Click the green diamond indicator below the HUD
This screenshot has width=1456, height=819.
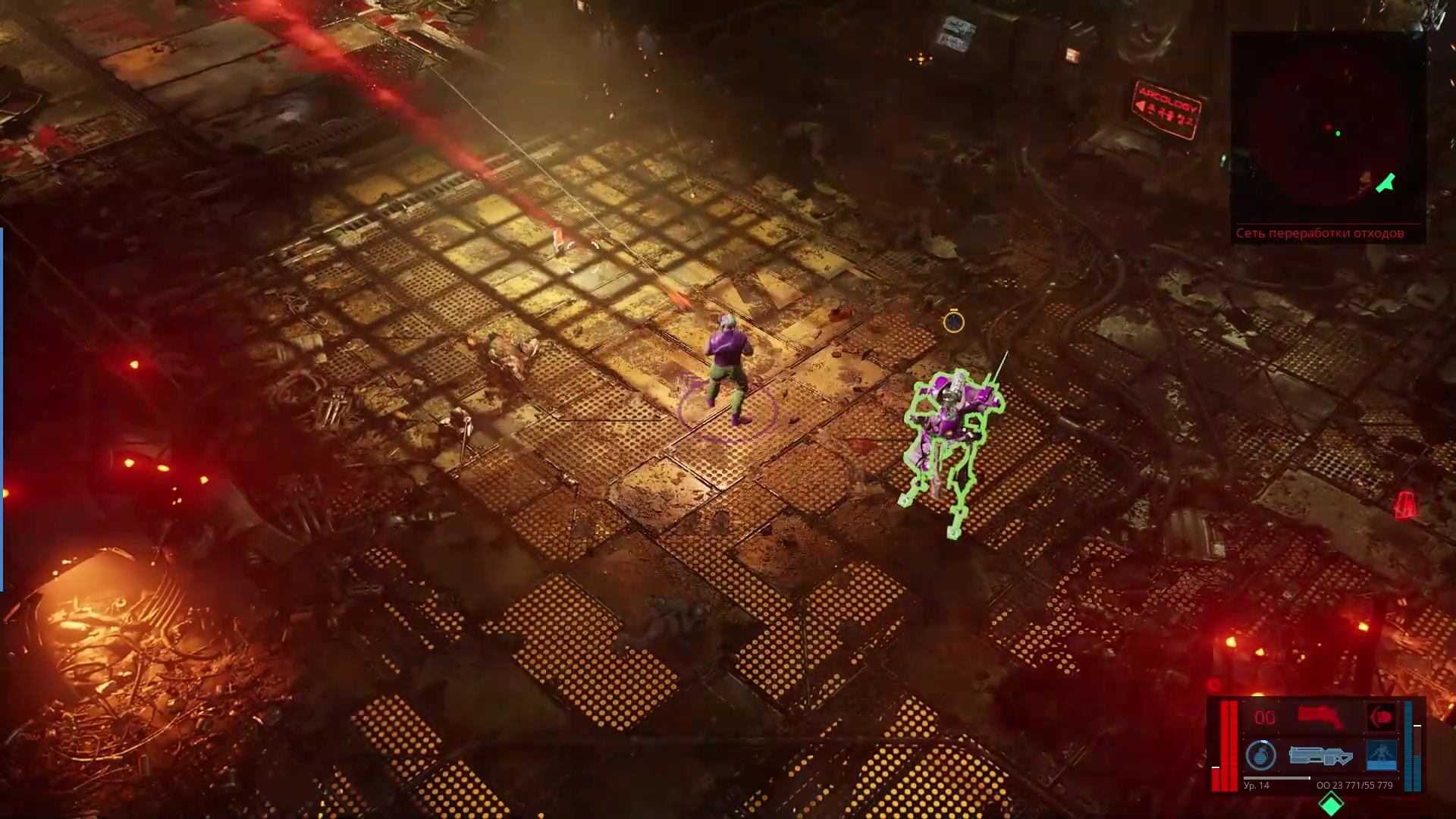pyautogui.click(x=1331, y=803)
